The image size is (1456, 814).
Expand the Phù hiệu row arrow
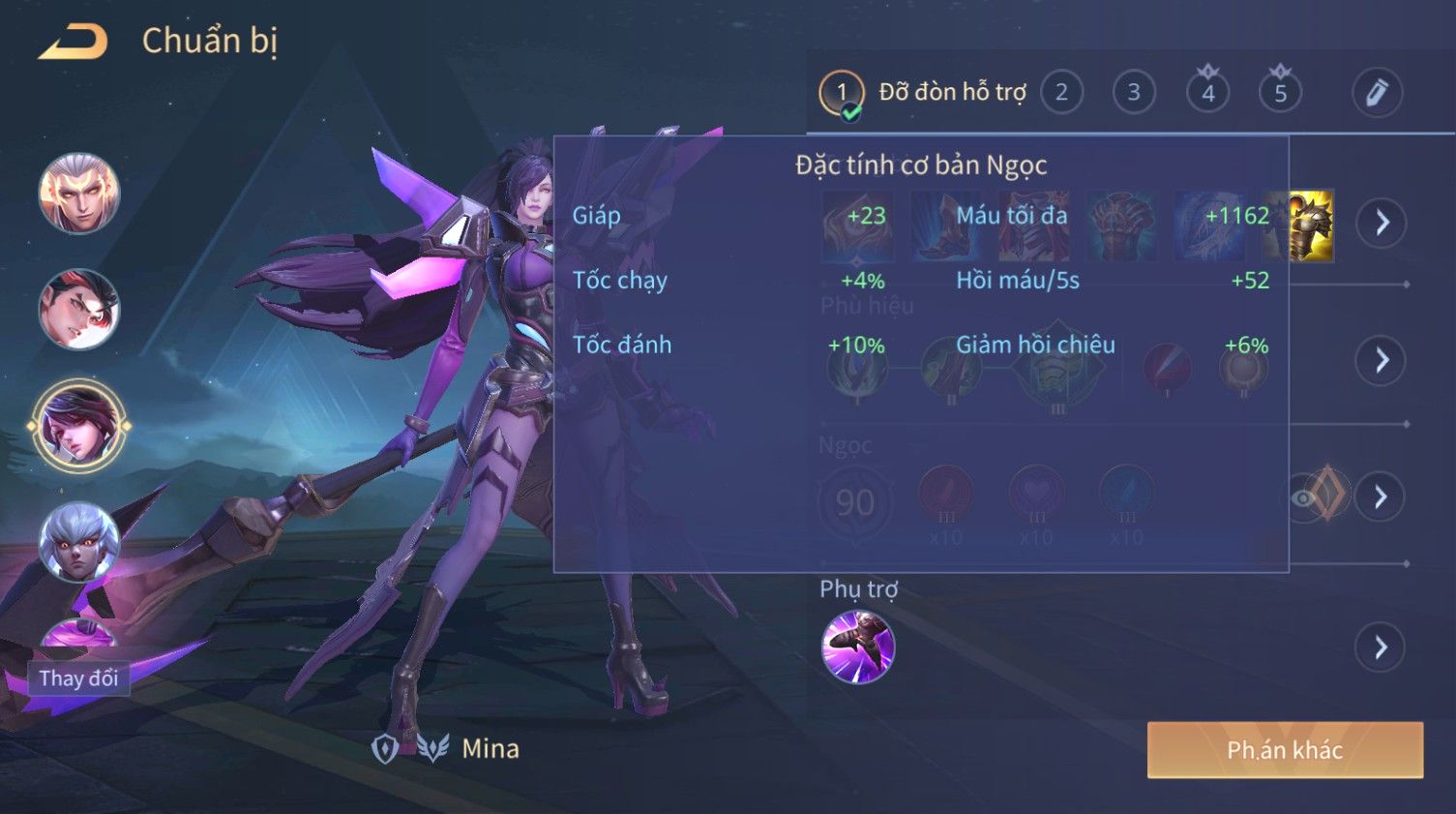pyautogui.click(x=1380, y=361)
